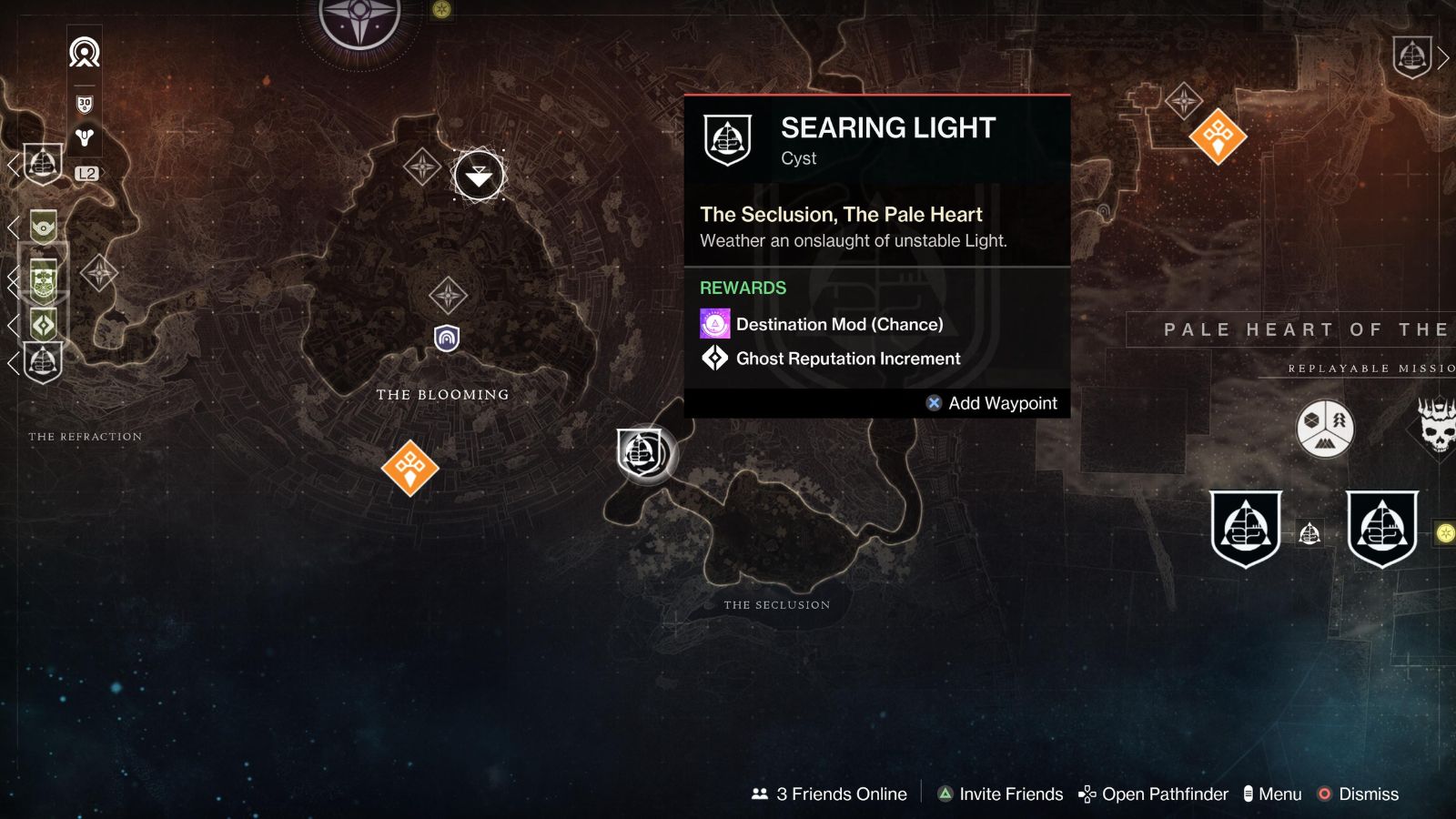The image size is (1456, 819).
Task: Click 3 Friends Online in the bottom bar
Action: 828,794
